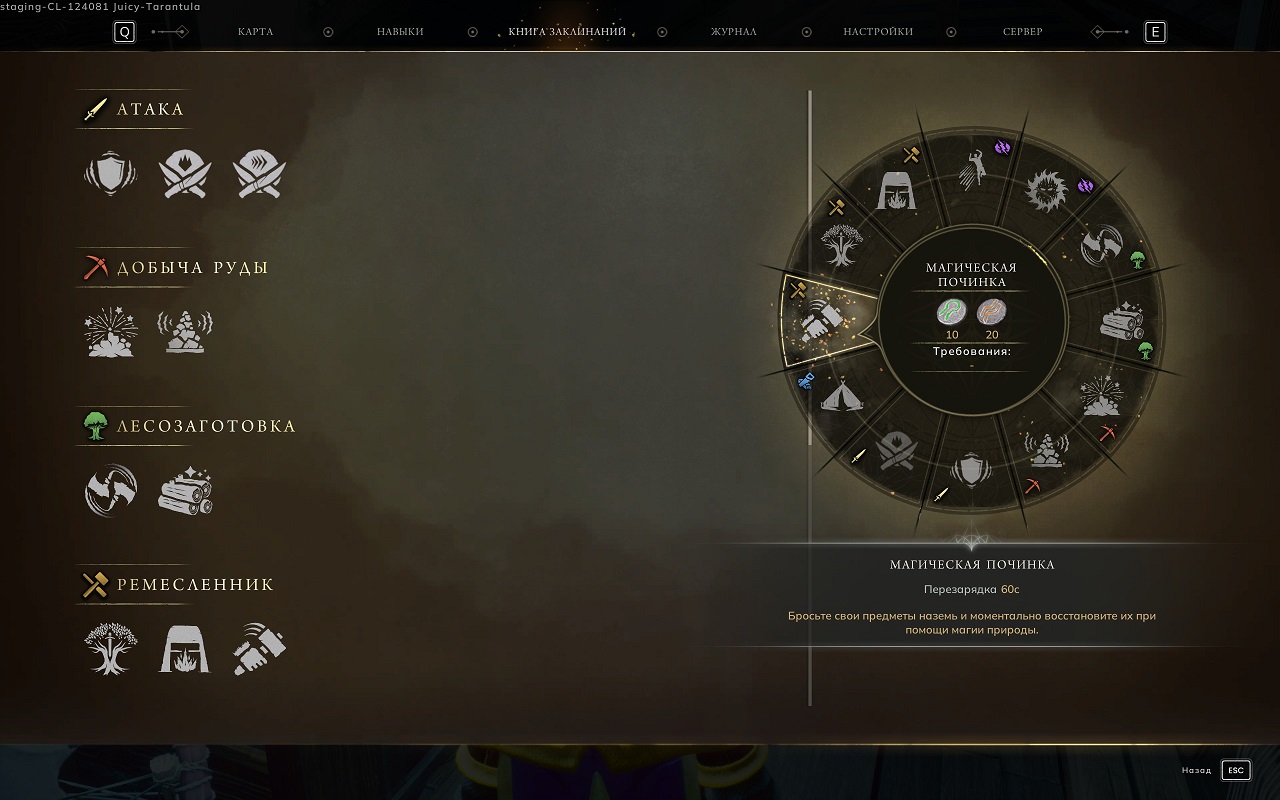Viewport: 1280px width, 800px height.
Task: Select the spinning axe spell under Лесозаготовка
Action: point(111,490)
